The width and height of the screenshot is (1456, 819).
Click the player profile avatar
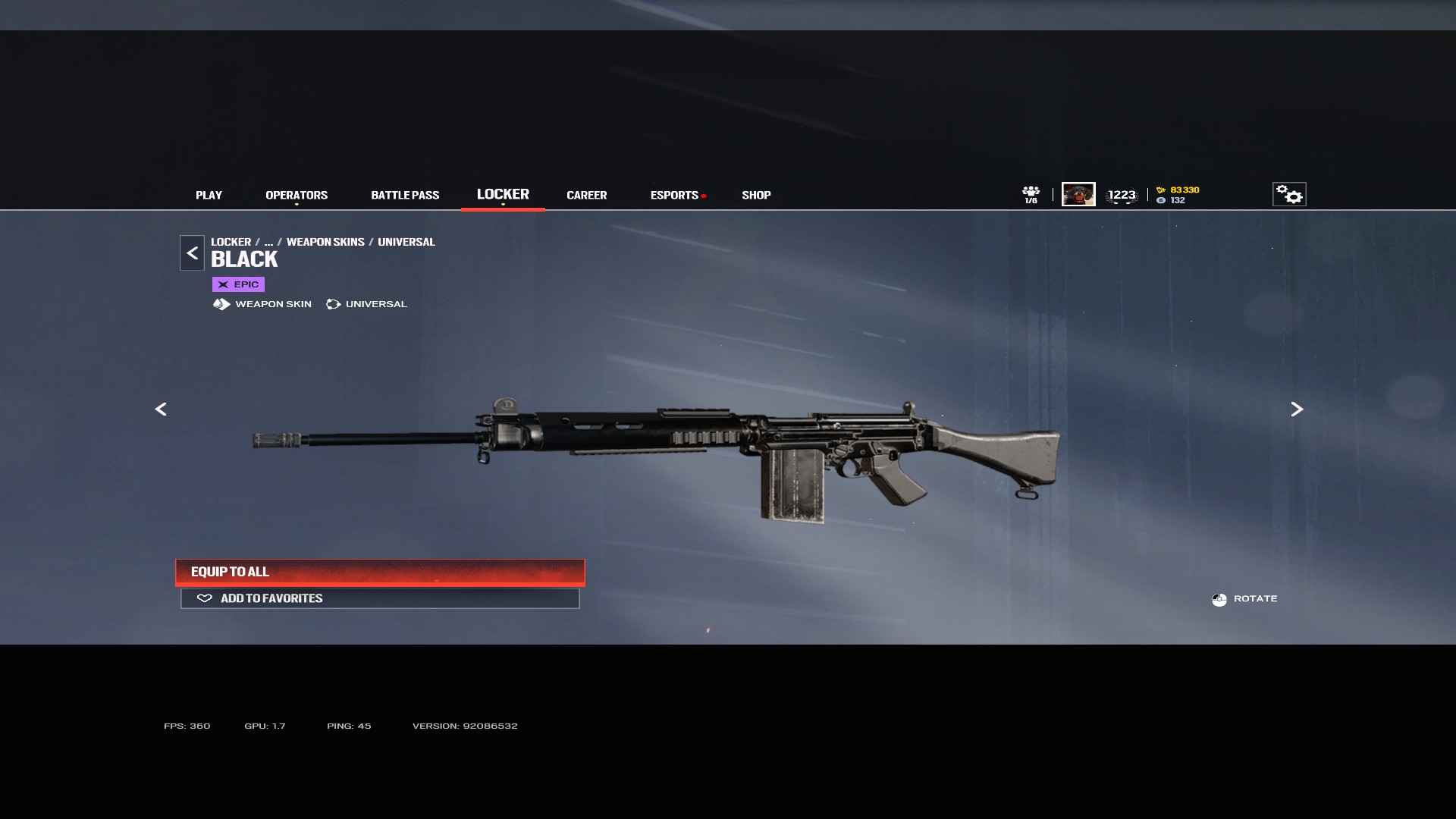pyautogui.click(x=1078, y=194)
